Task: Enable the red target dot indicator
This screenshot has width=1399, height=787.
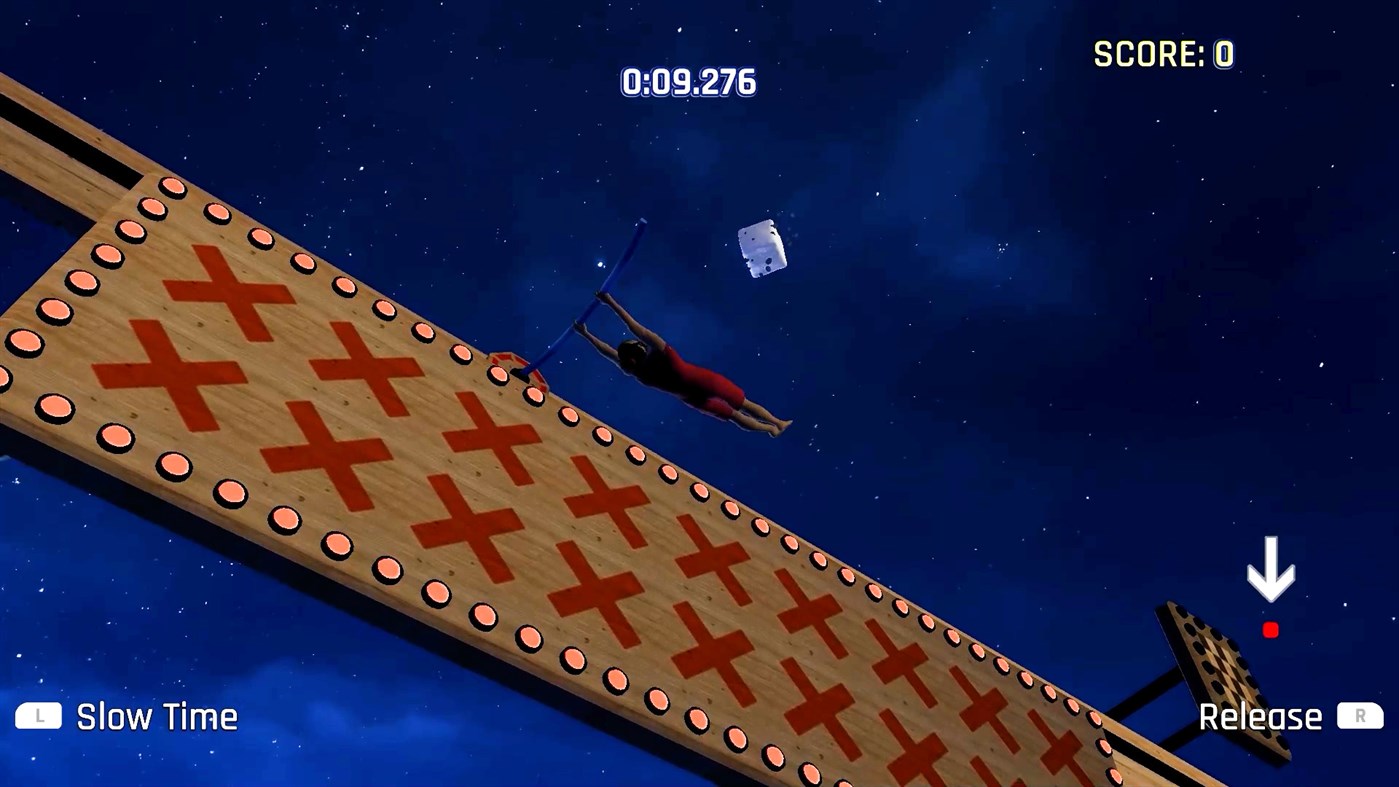Action: coord(1270,630)
